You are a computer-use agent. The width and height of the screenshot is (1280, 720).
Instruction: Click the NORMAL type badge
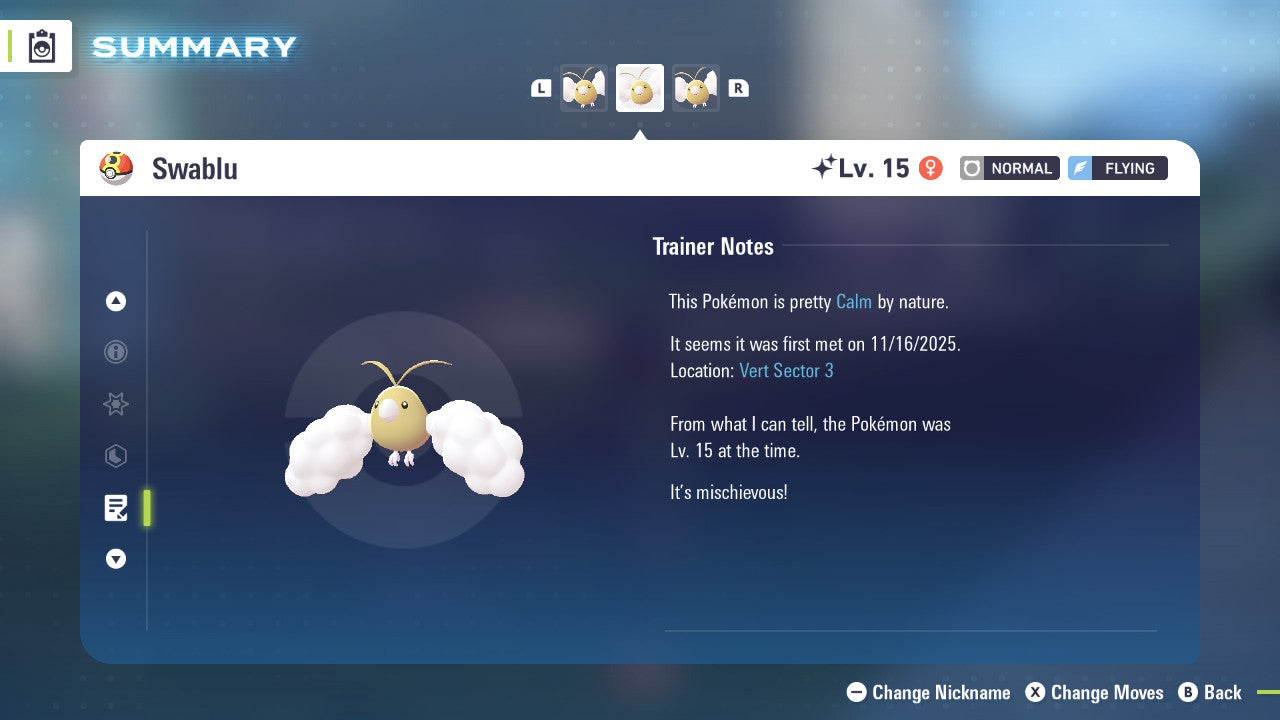coord(1009,168)
